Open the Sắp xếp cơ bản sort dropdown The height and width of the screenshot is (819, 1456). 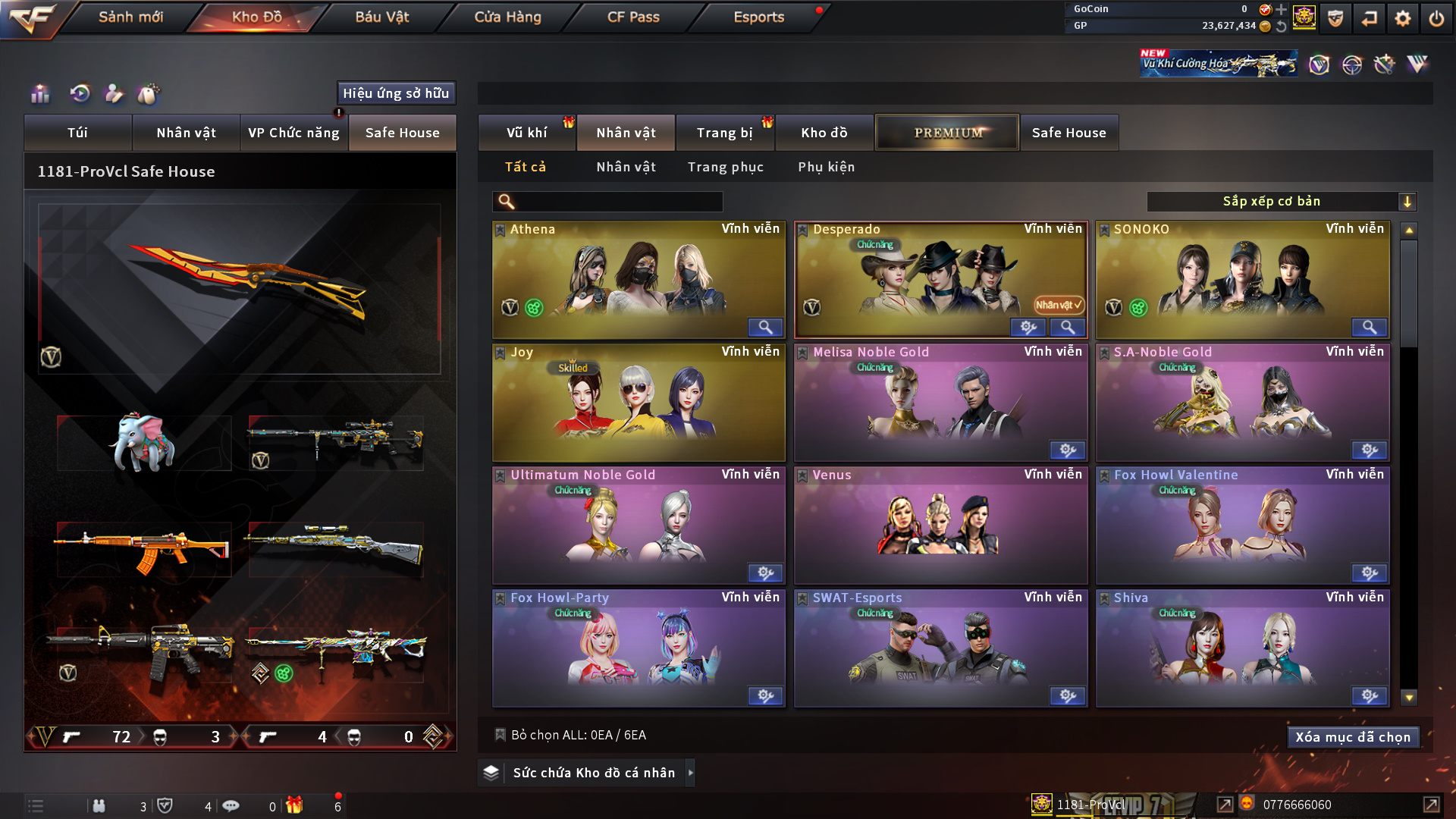click(1281, 202)
